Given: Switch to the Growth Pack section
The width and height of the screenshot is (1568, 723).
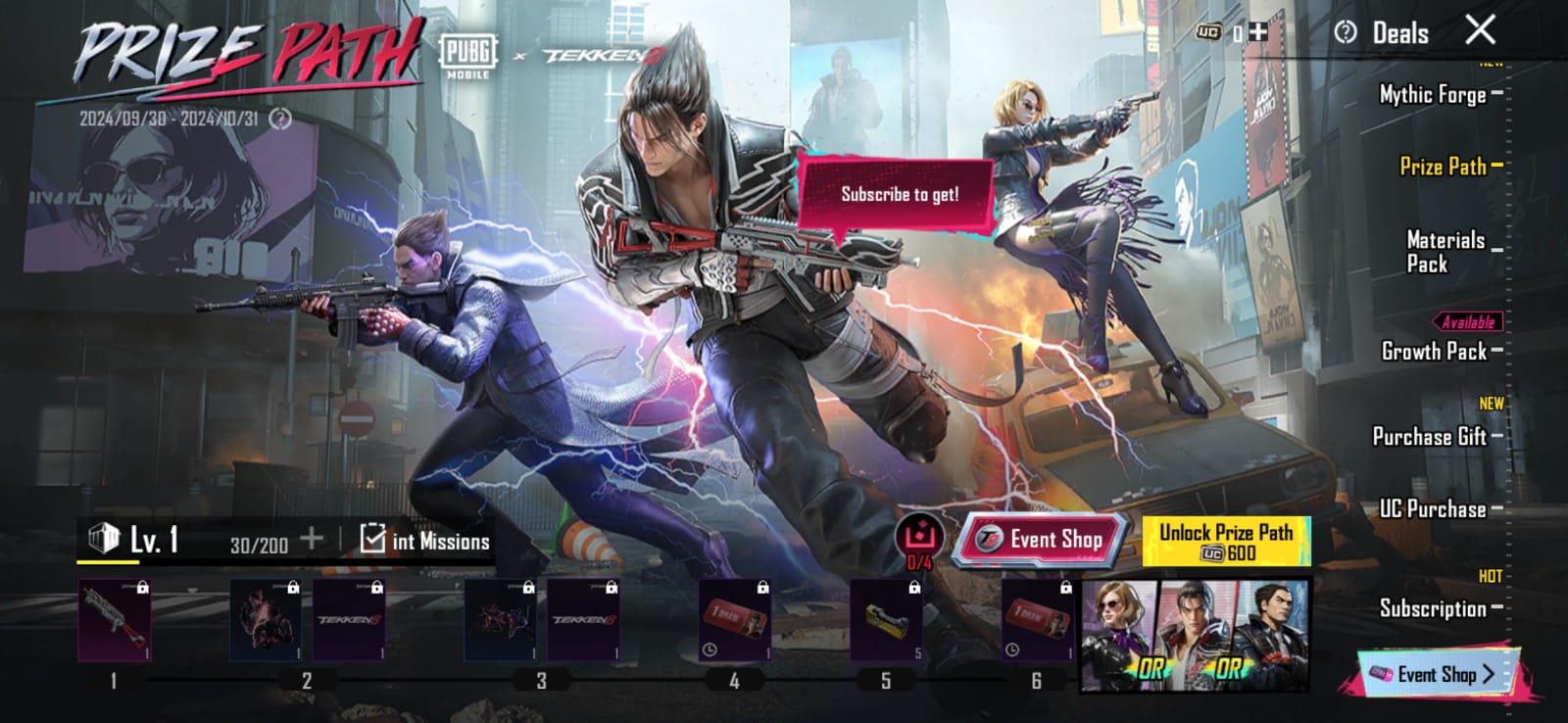Looking at the screenshot, I should (1434, 352).
